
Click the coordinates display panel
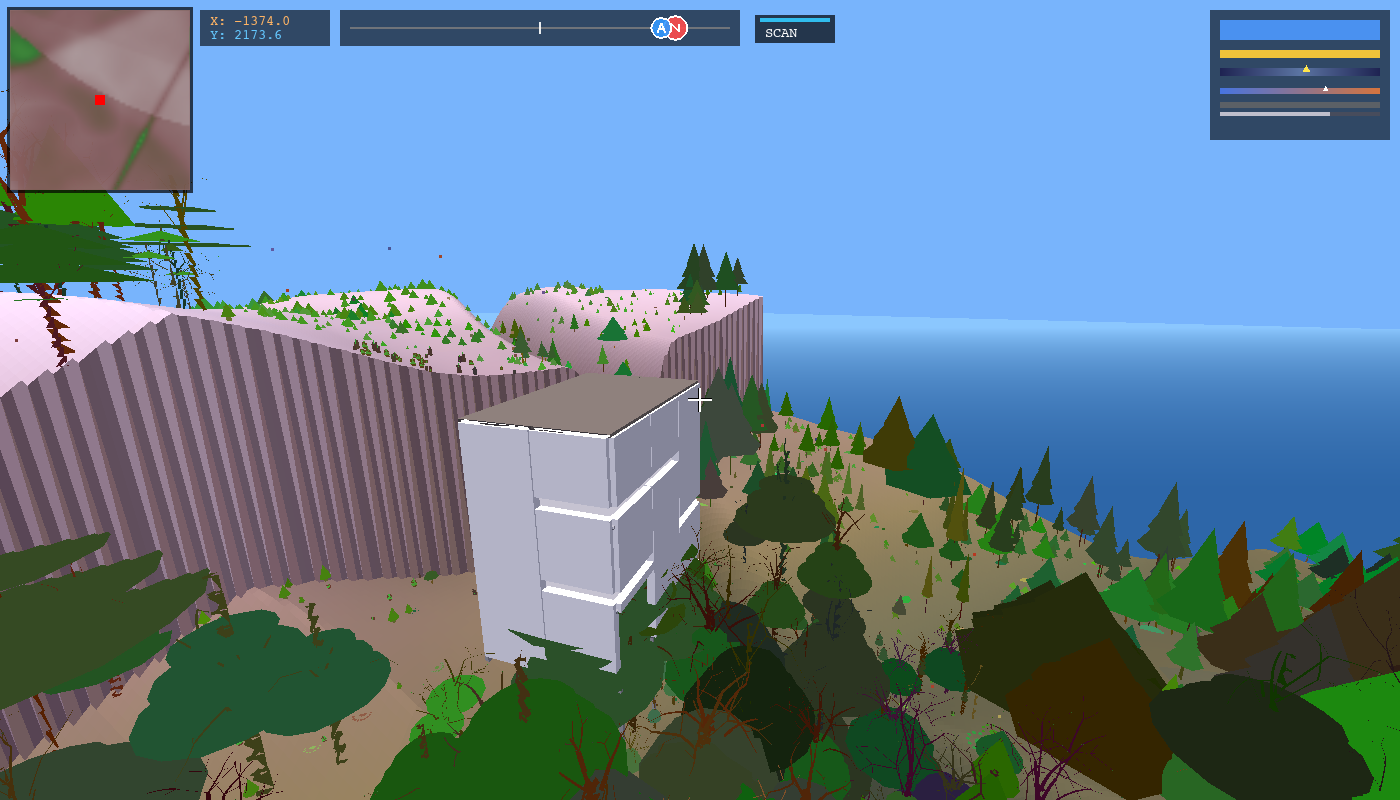point(265,28)
